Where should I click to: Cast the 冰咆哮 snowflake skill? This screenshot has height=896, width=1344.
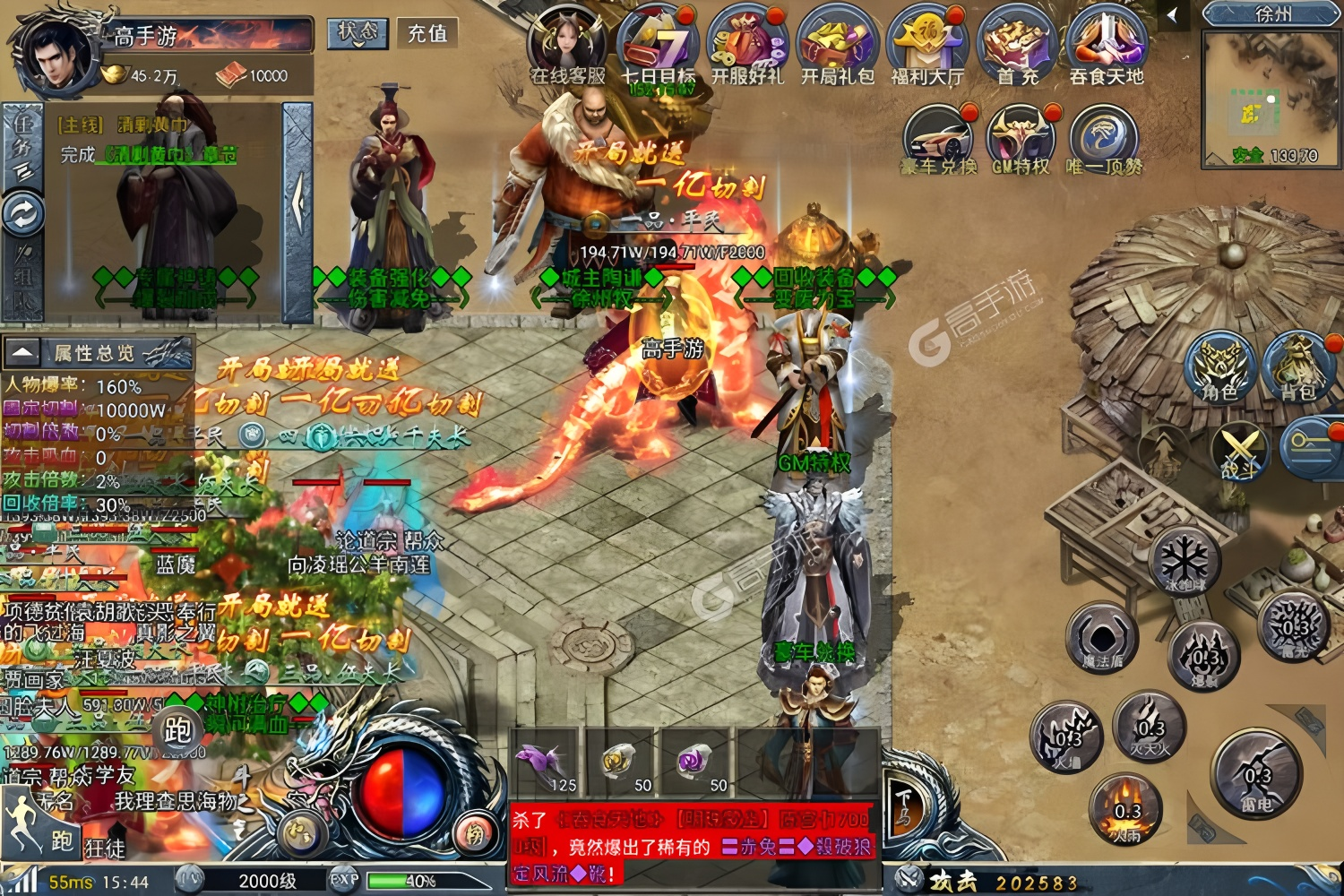pos(1185,562)
